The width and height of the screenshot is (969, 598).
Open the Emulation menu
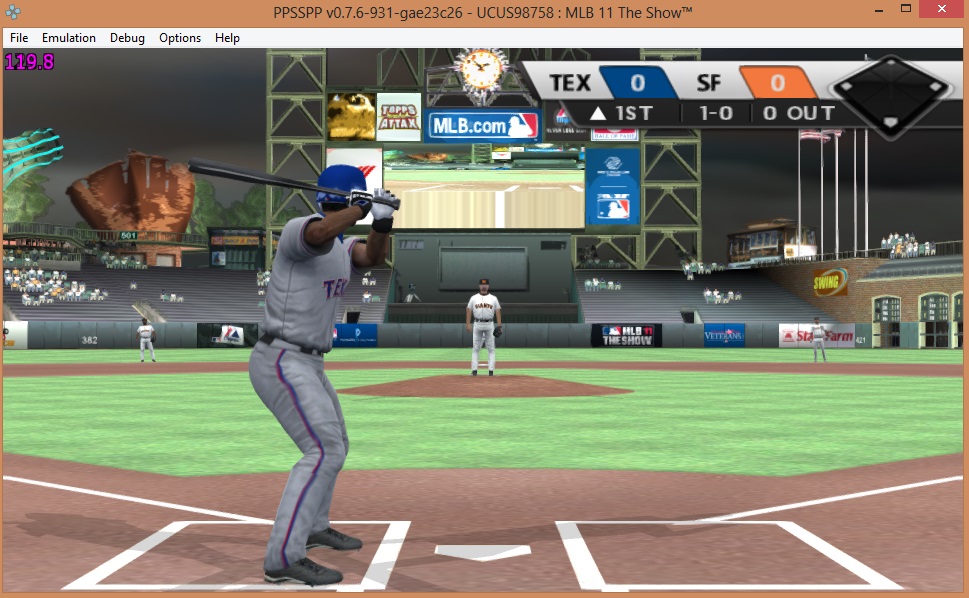(x=69, y=38)
